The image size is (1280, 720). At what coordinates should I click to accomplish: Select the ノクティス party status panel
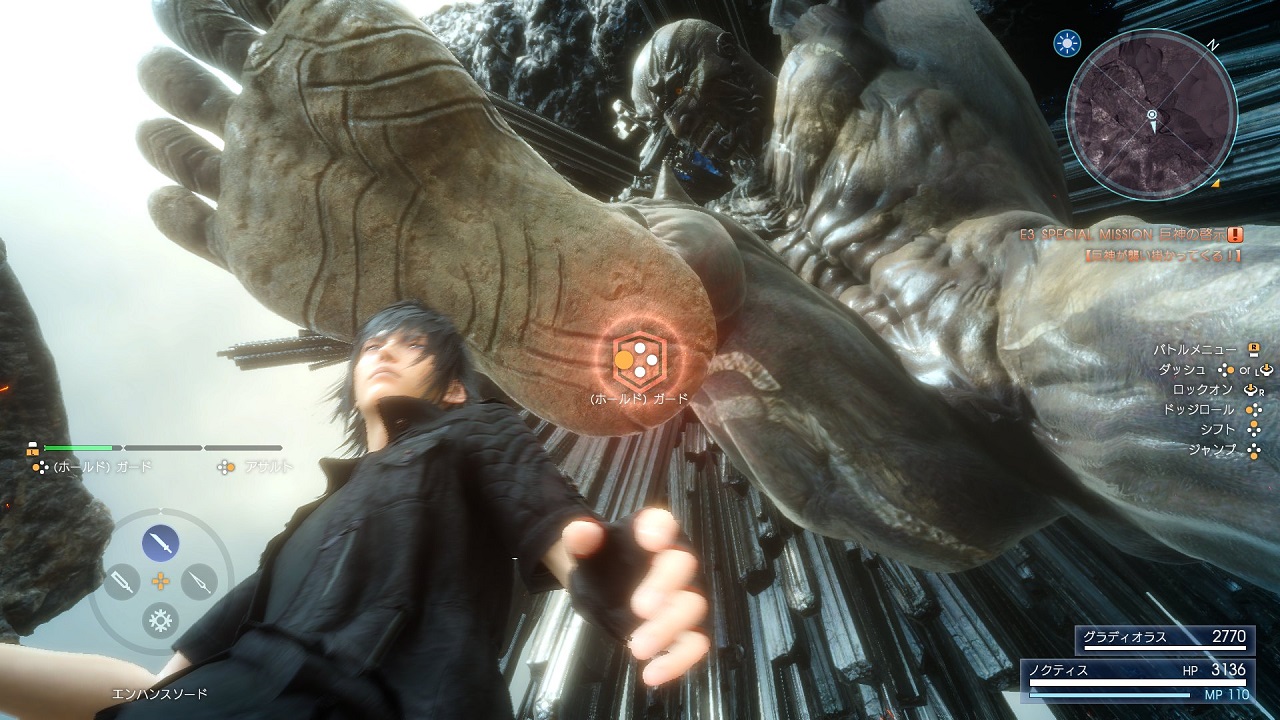[x=1137, y=678]
